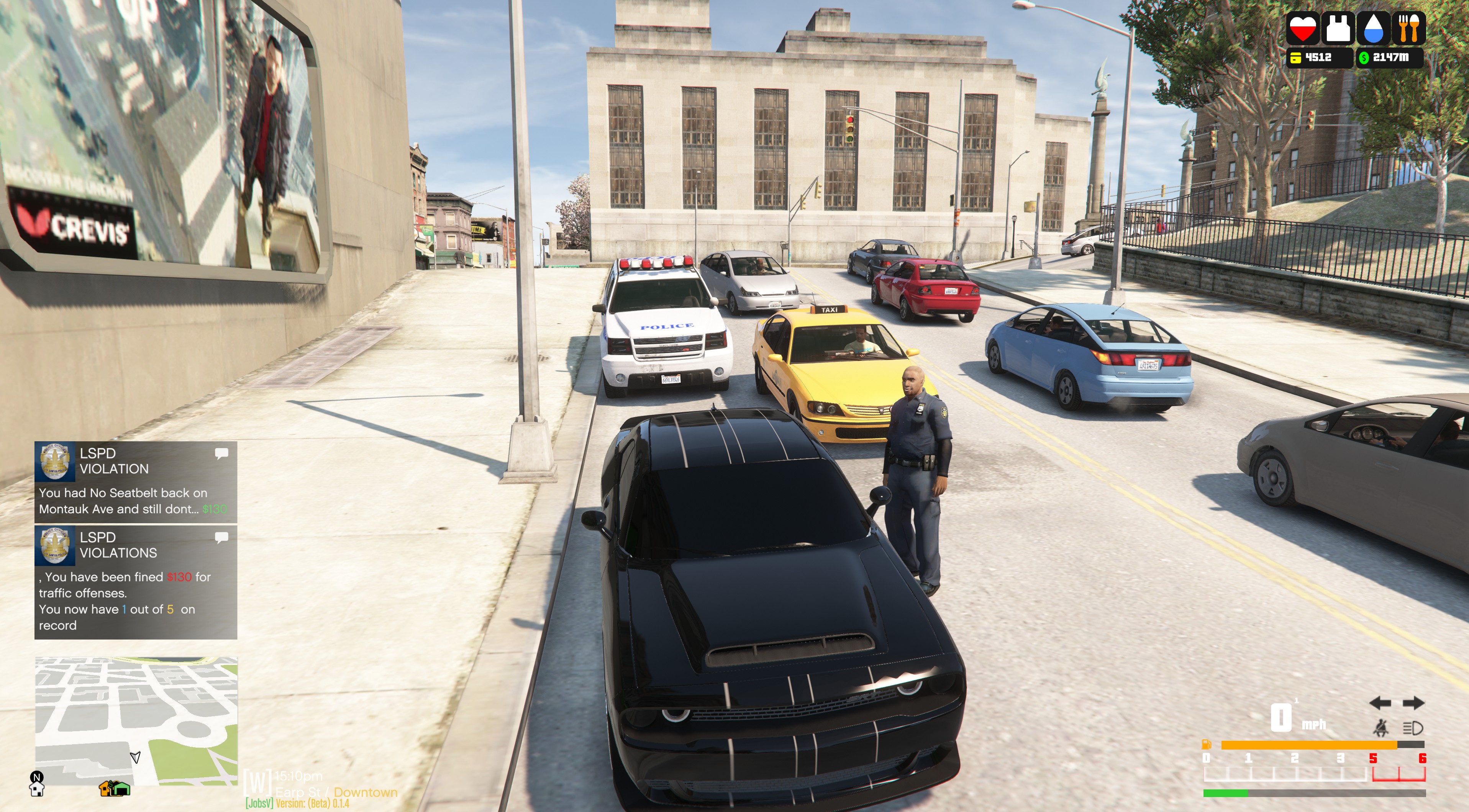Click the water drop thirst icon

pos(1373,28)
